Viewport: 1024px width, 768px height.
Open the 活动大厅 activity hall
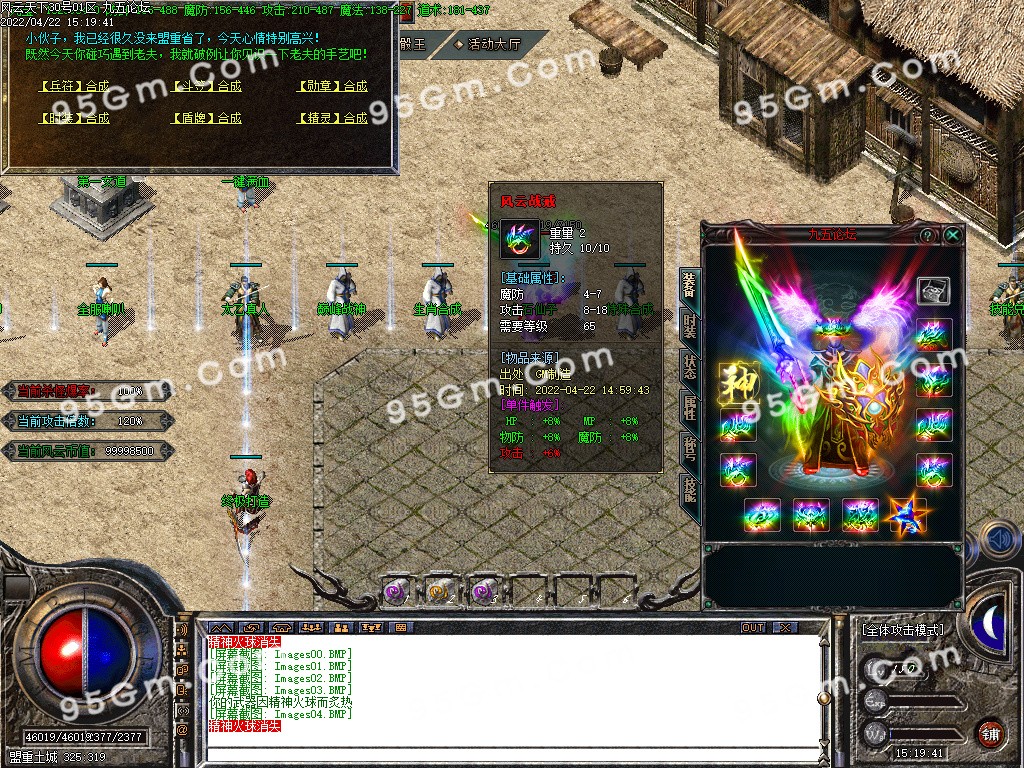[x=494, y=44]
